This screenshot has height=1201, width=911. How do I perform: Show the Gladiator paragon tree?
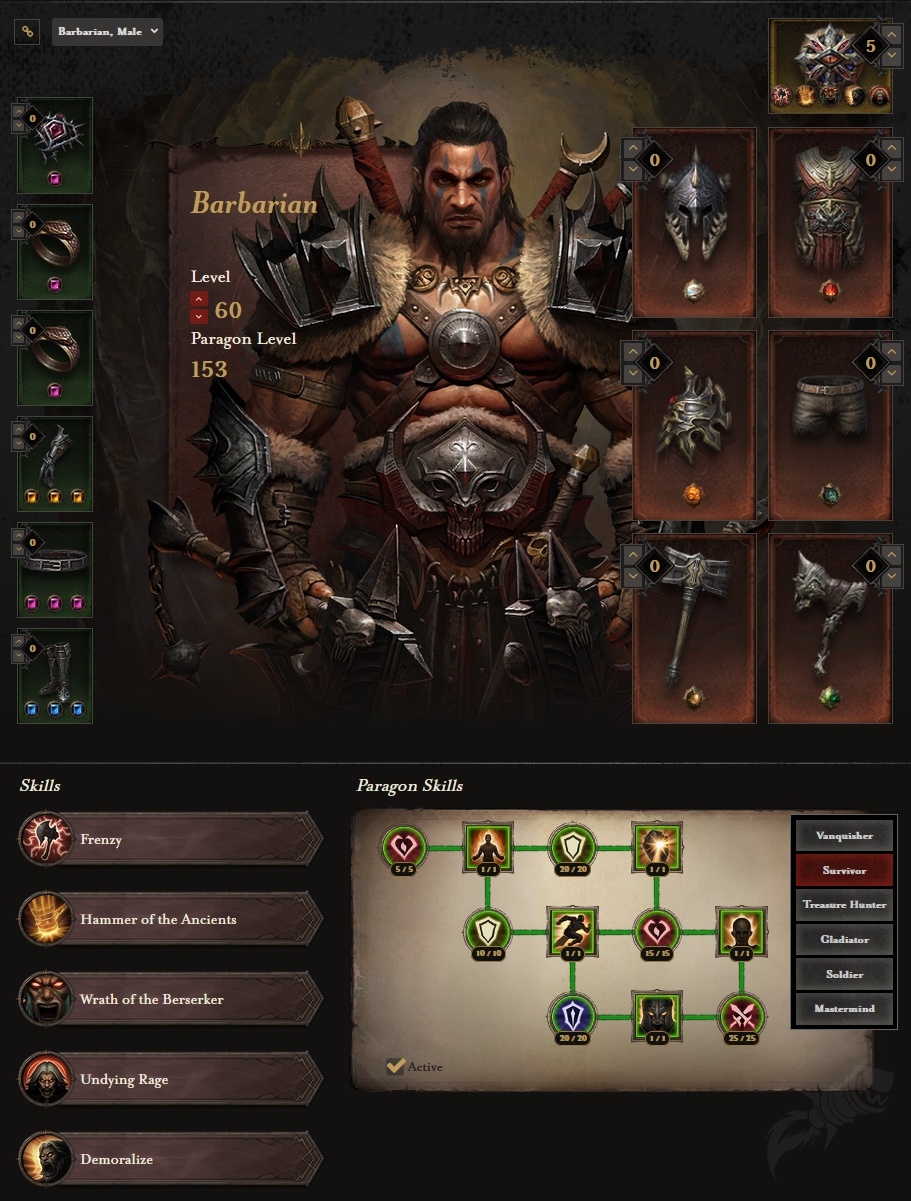pyautogui.click(x=844, y=940)
